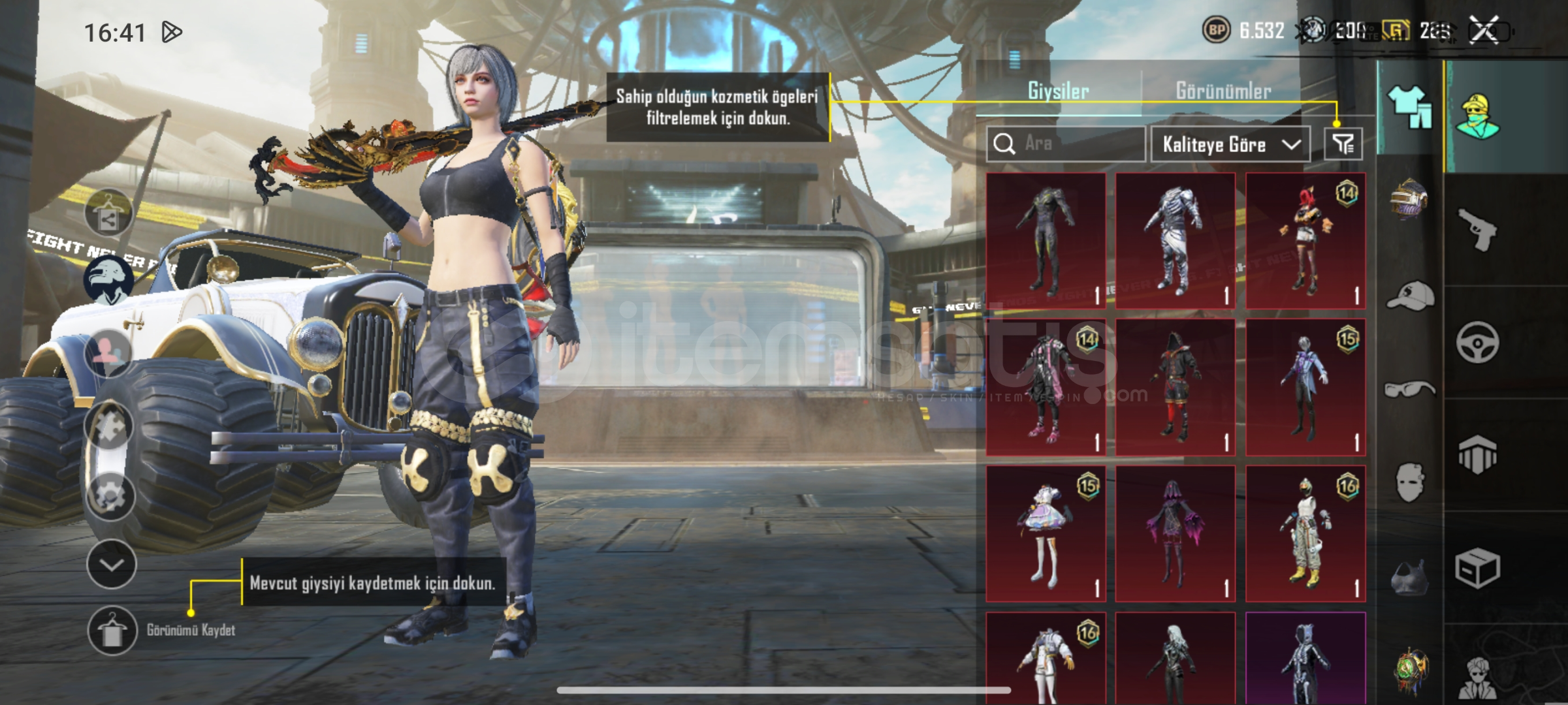Open the Görünümler tab
This screenshot has height=705, width=1568.
tap(1223, 91)
